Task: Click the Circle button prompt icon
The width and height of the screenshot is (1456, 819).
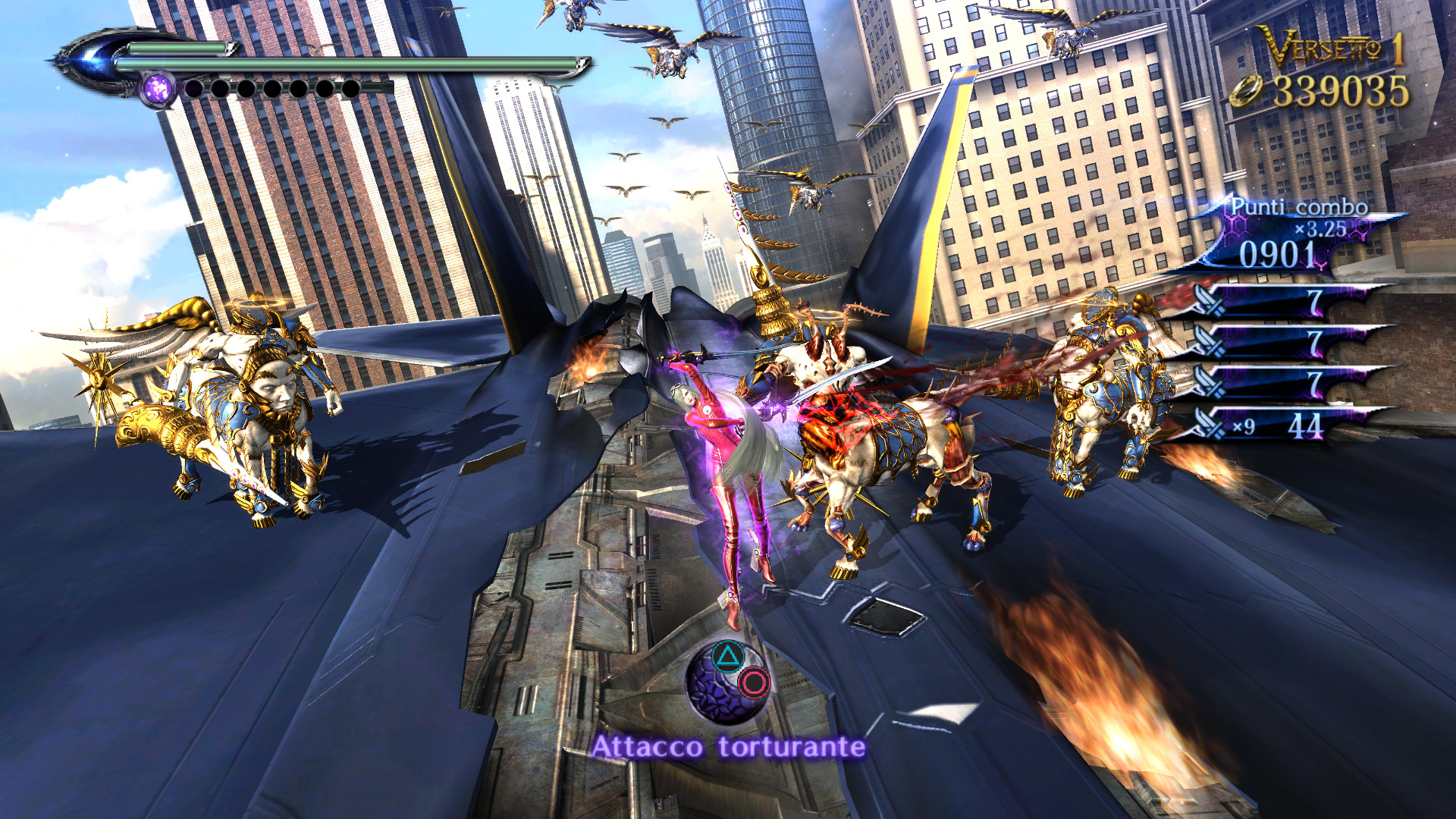Action: tap(754, 683)
